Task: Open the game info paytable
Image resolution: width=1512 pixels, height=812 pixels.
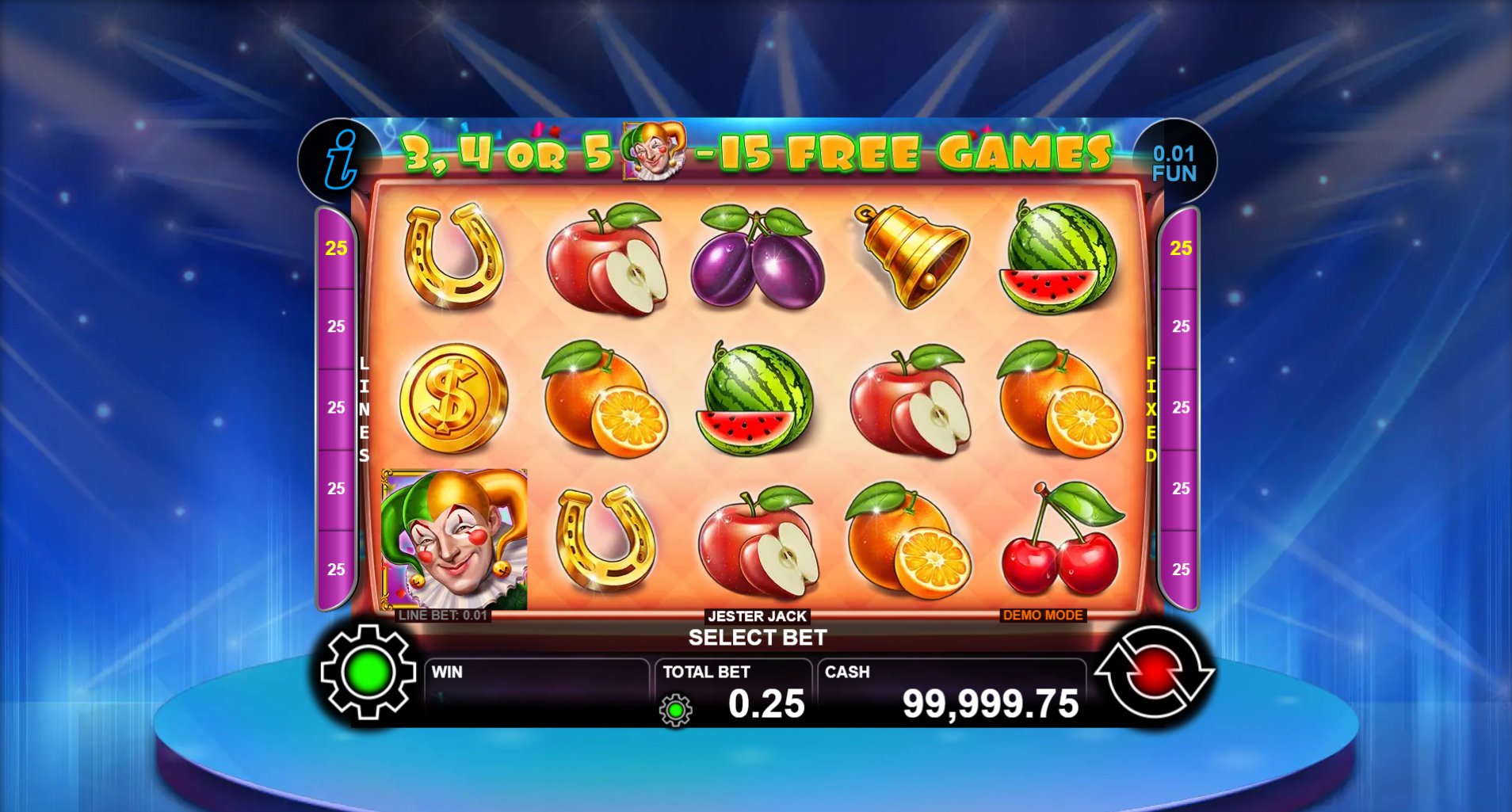Action: (340, 161)
